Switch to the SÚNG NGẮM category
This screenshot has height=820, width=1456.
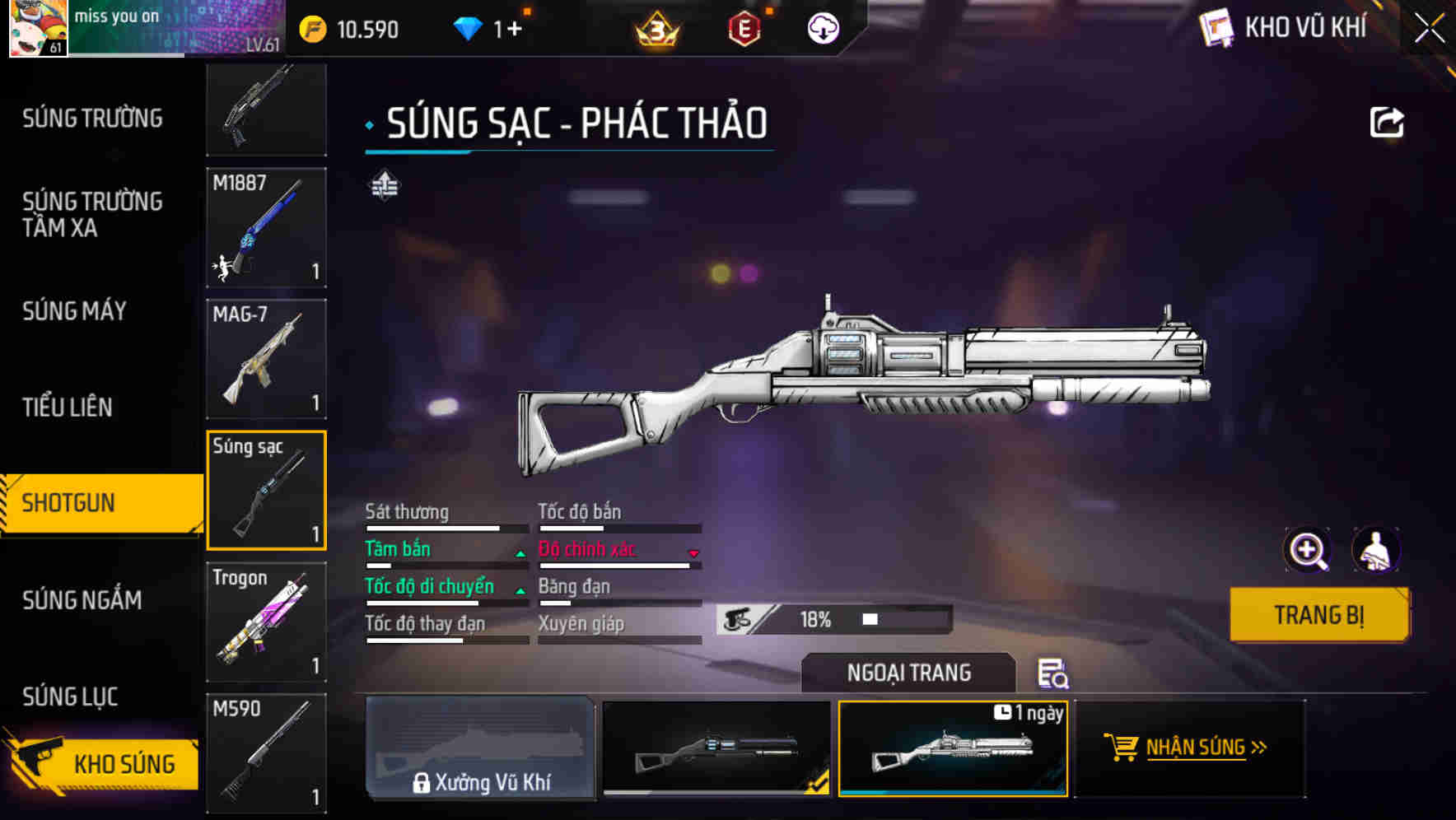point(82,600)
